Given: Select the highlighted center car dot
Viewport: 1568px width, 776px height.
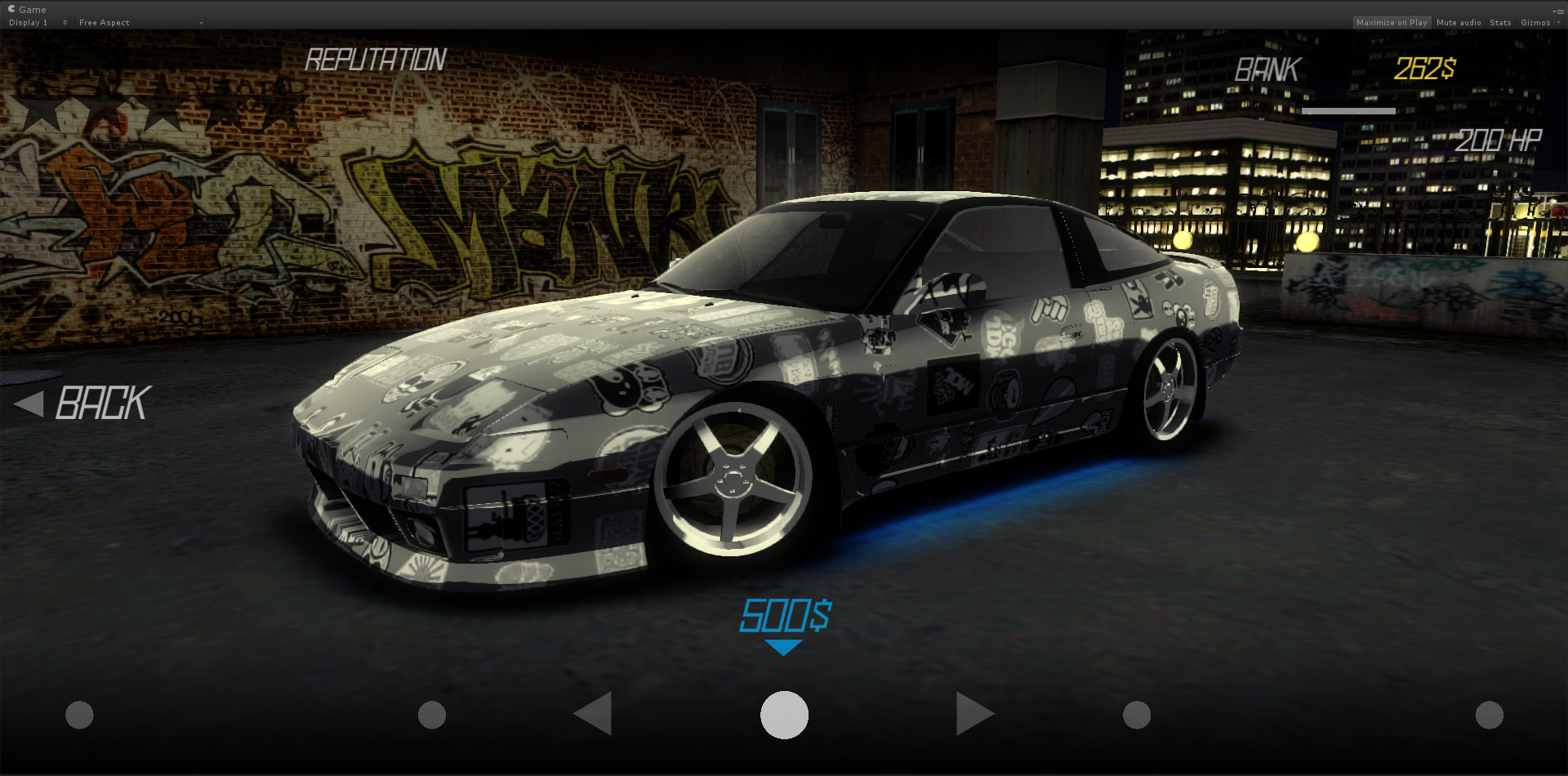Looking at the screenshot, I should tap(784, 713).
